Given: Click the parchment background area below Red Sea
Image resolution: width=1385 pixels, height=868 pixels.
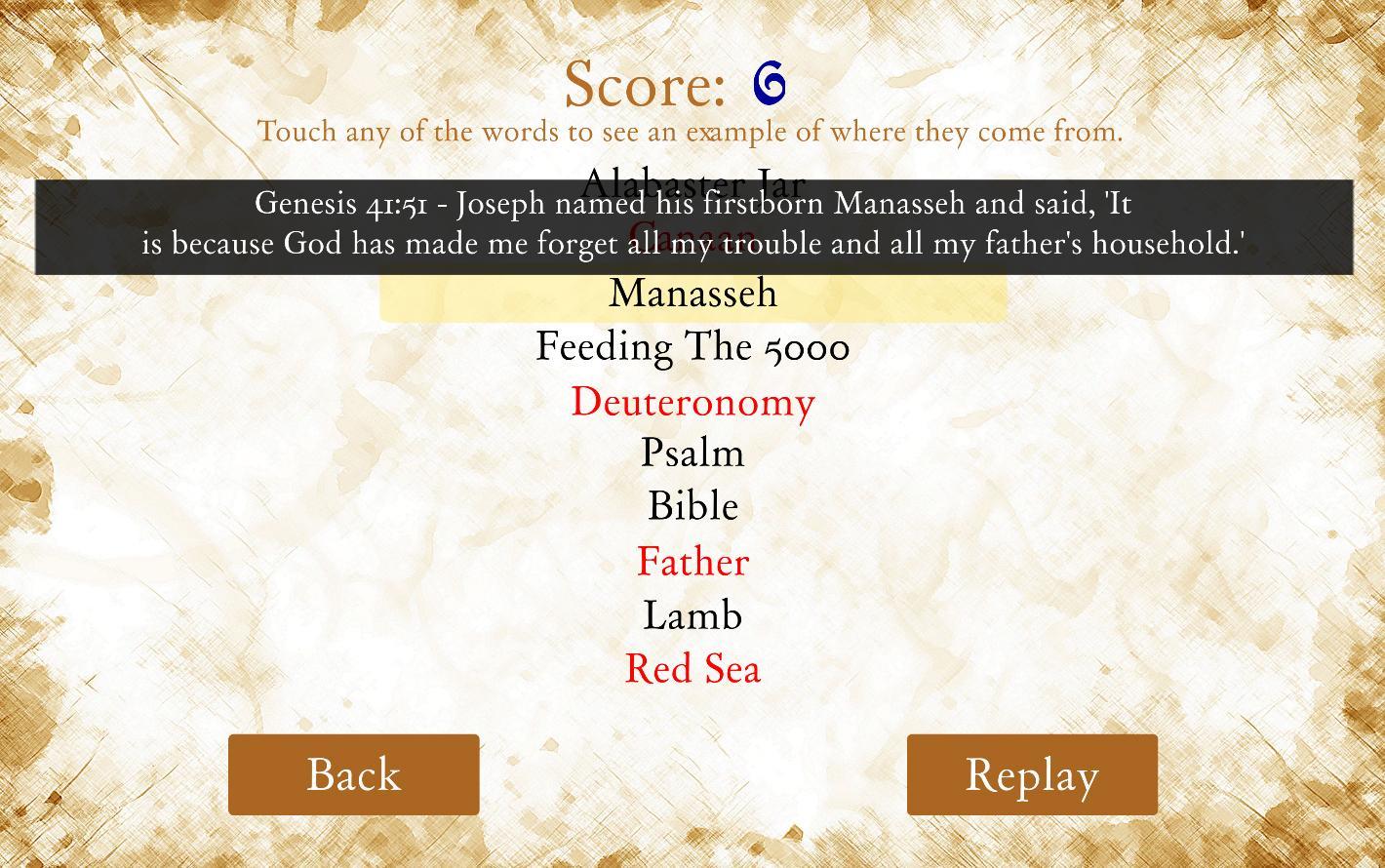Looking at the screenshot, I should [692, 712].
